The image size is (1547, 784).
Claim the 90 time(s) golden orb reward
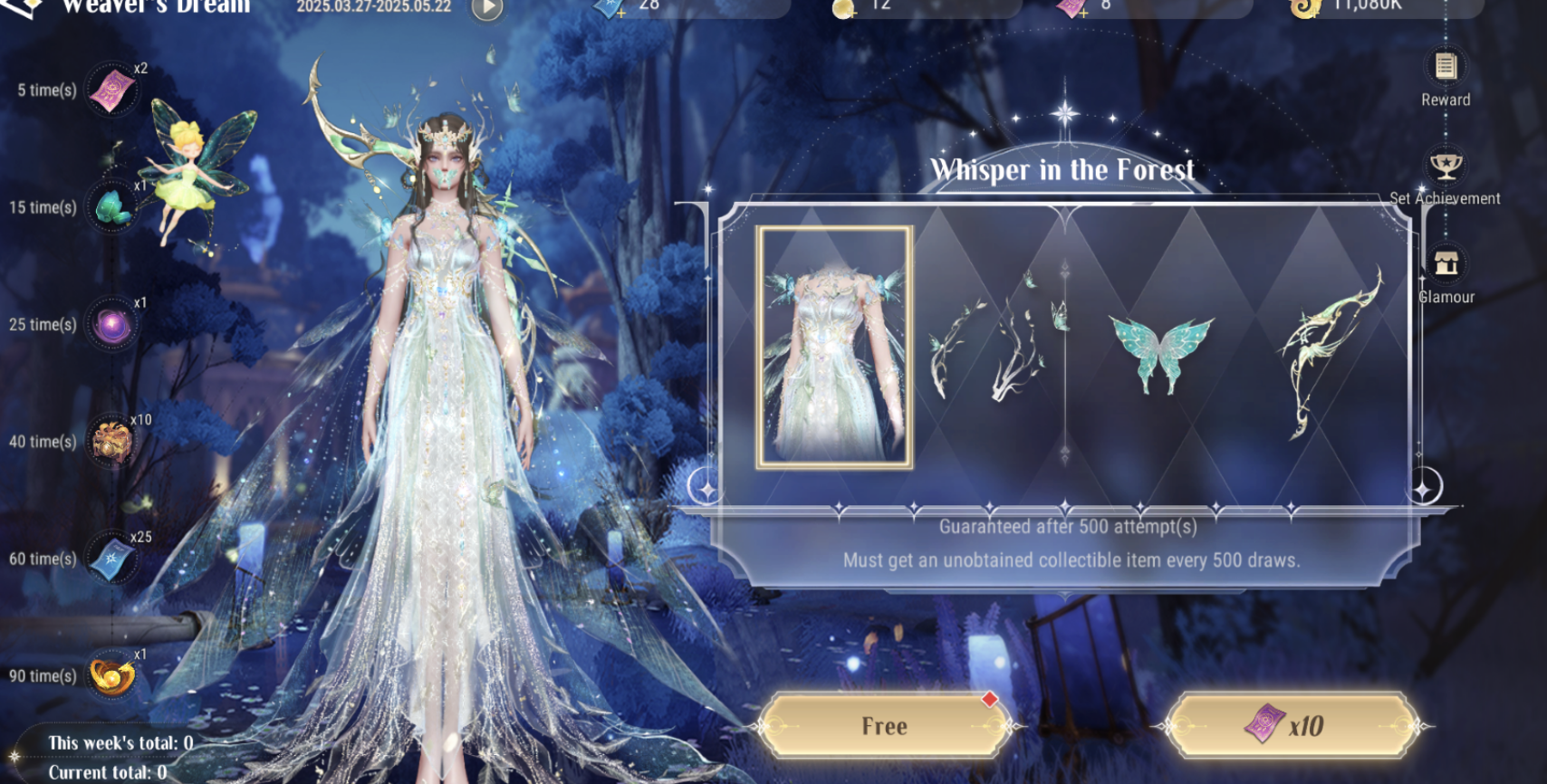pos(113,675)
